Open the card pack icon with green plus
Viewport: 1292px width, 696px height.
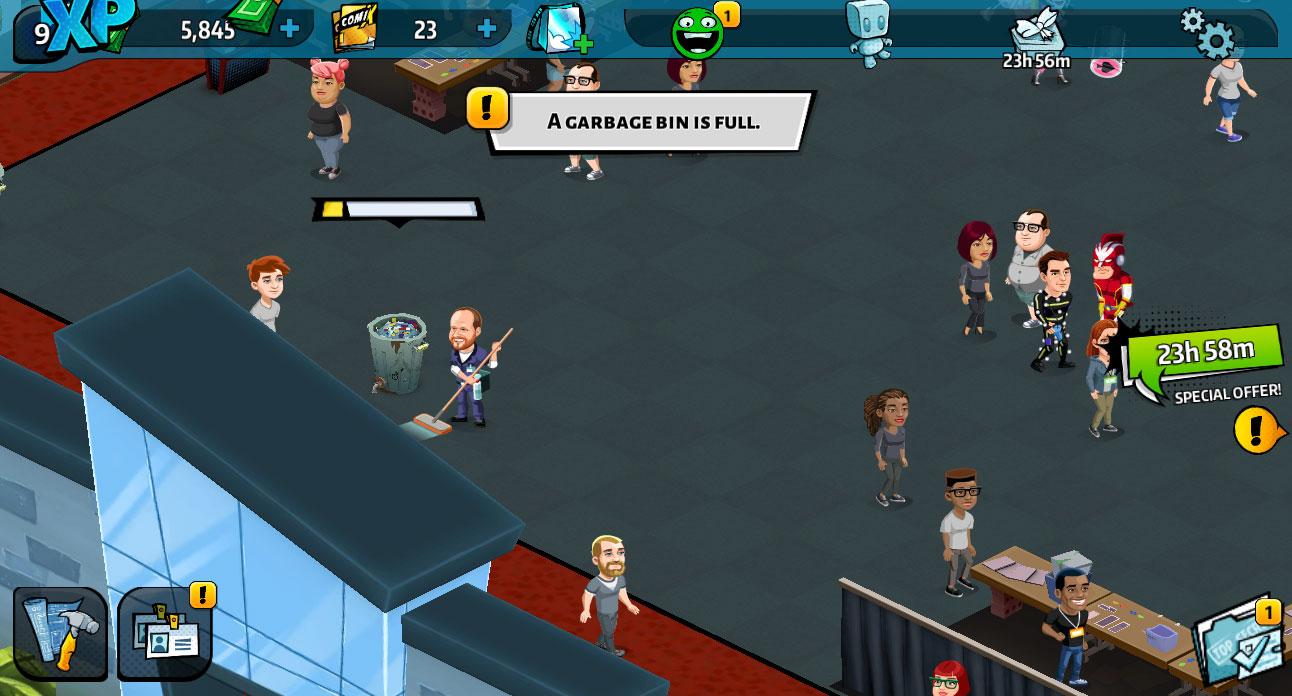pyautogui.click(x=560, y=29)
